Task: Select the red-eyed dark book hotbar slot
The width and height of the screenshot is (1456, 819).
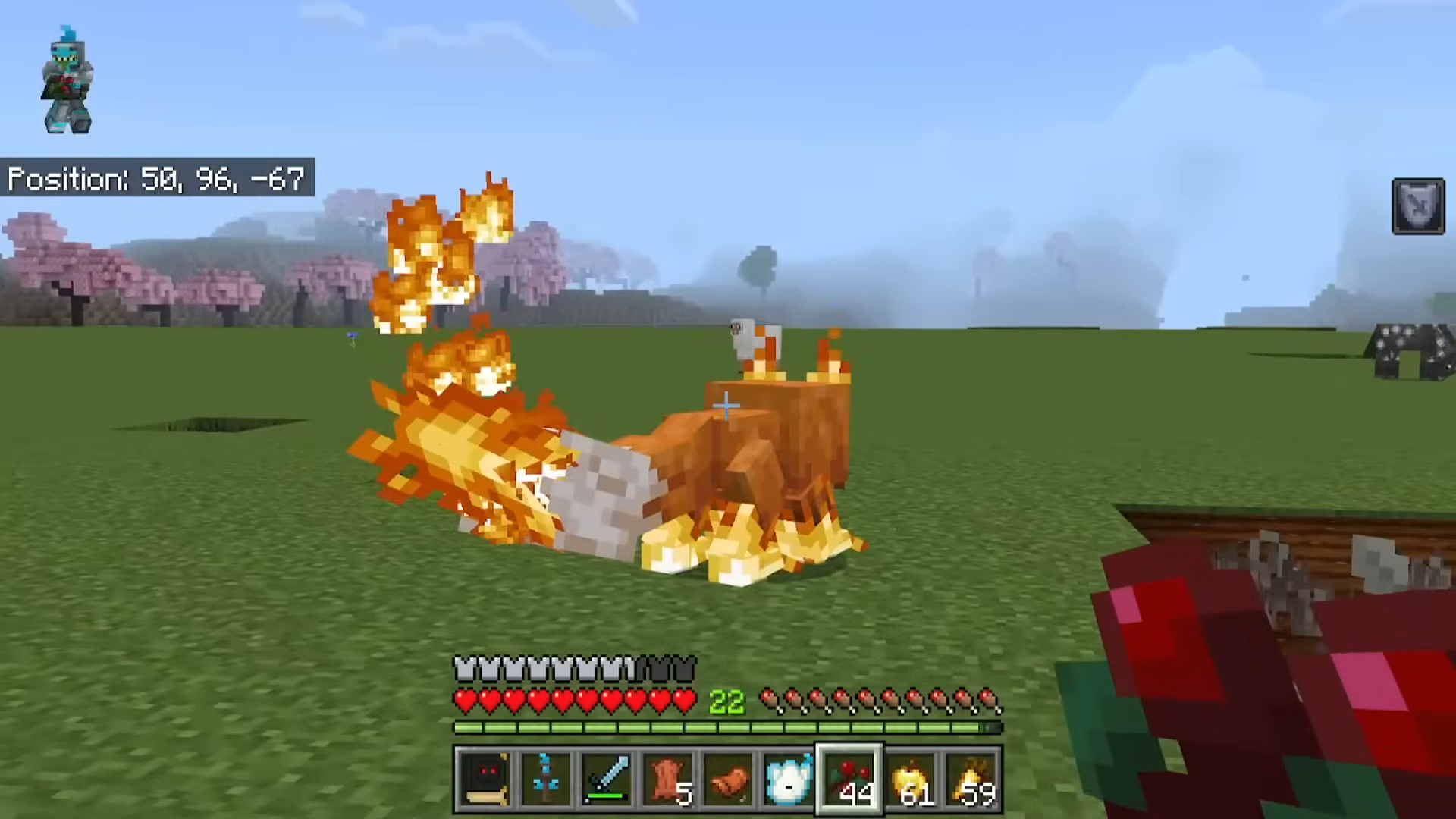Action: (485, 780)
